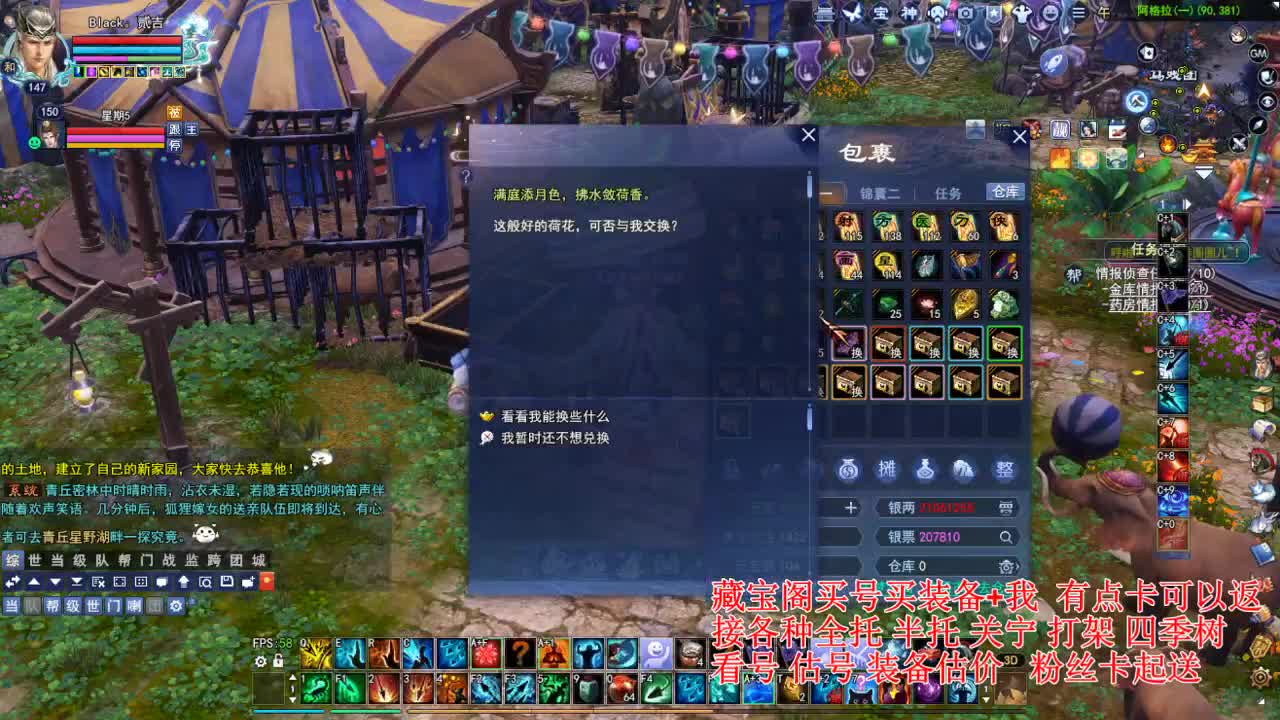Click the potion bottle icon in the bag panel
The width and height of the screenshot is (1280, 720).
926,467
